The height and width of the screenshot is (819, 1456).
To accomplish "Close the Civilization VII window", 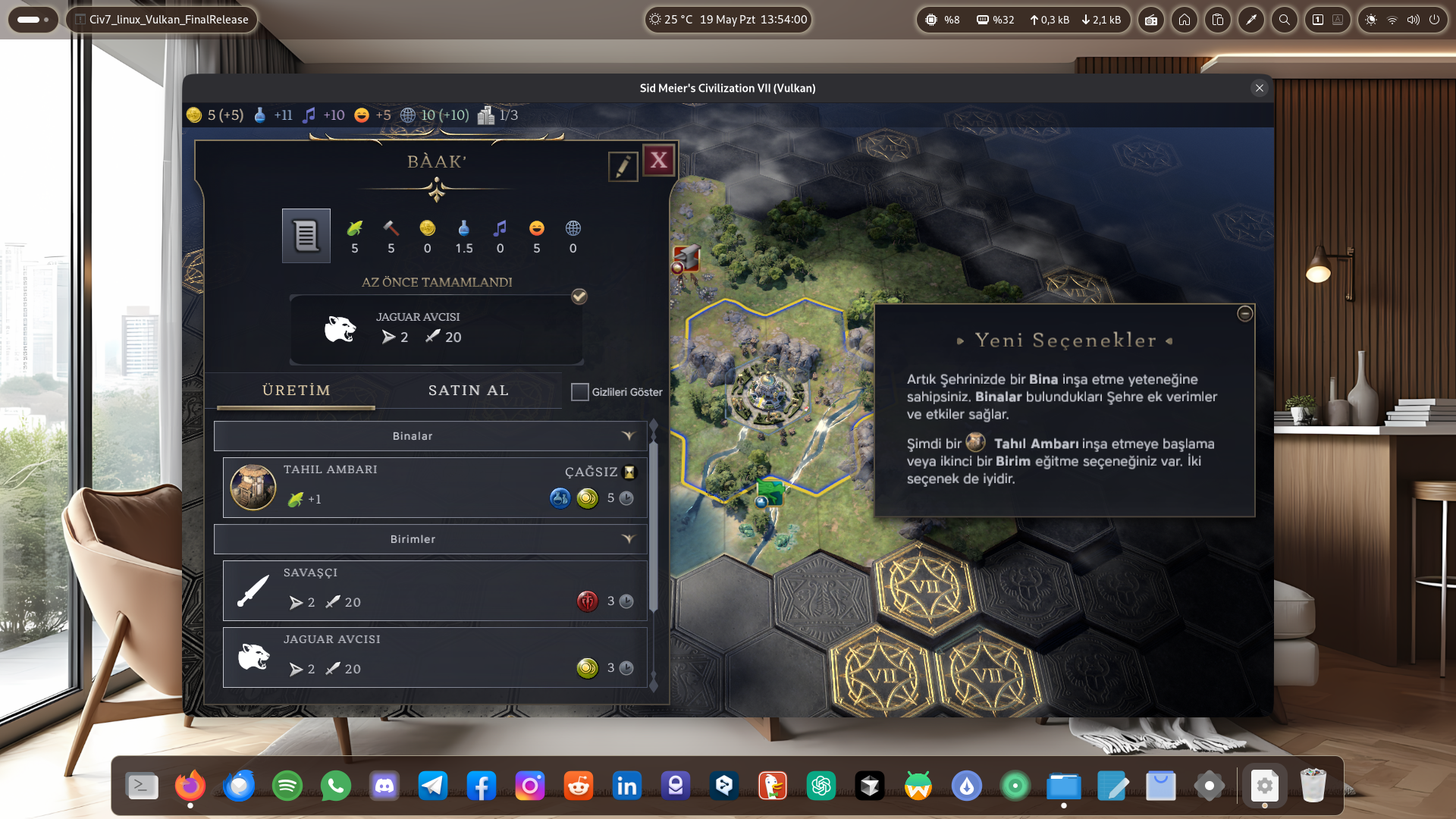I will (x=1260, y=88).
